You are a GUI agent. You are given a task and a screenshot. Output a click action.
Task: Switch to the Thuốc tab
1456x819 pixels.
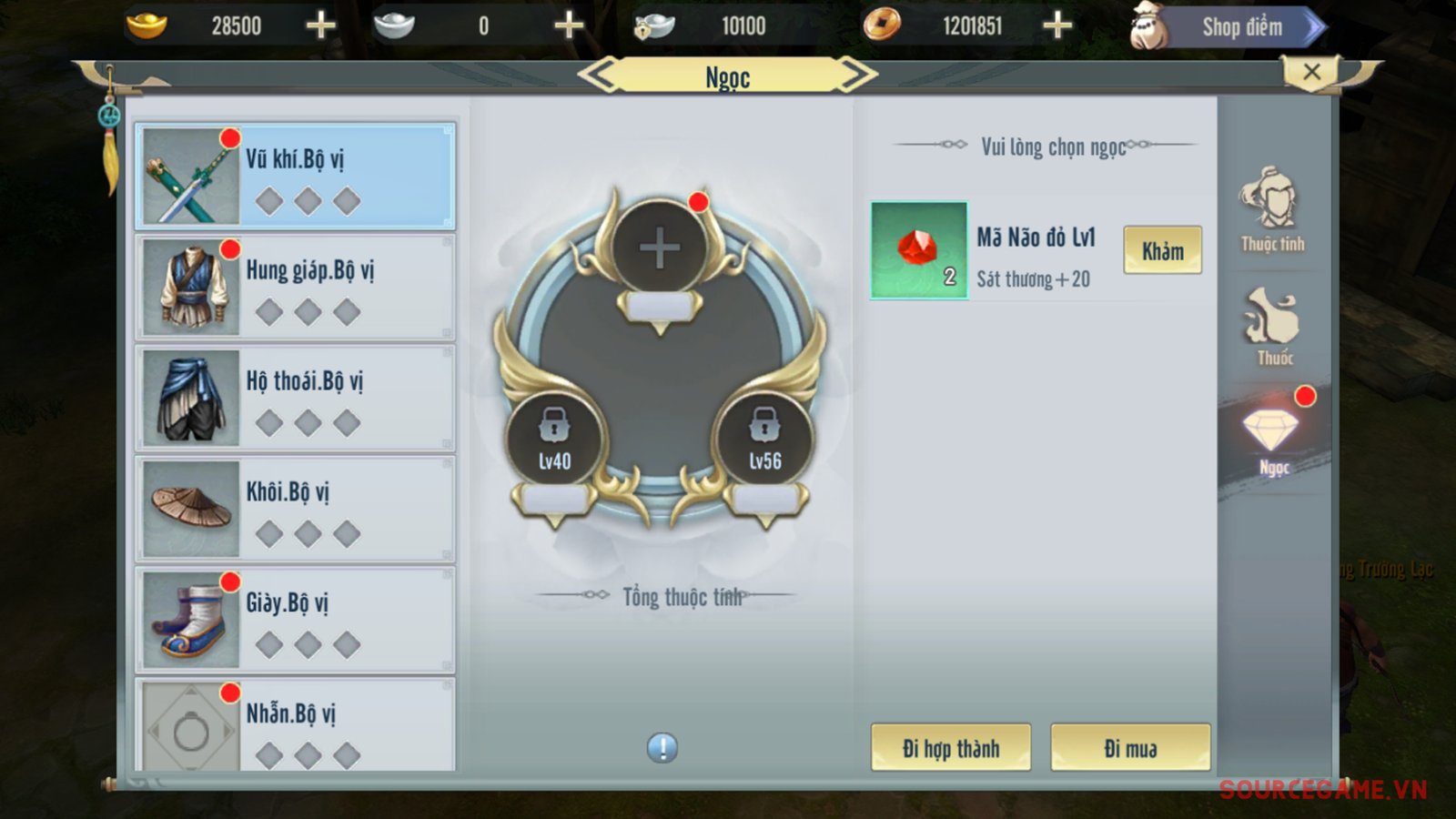(1273, 328)
